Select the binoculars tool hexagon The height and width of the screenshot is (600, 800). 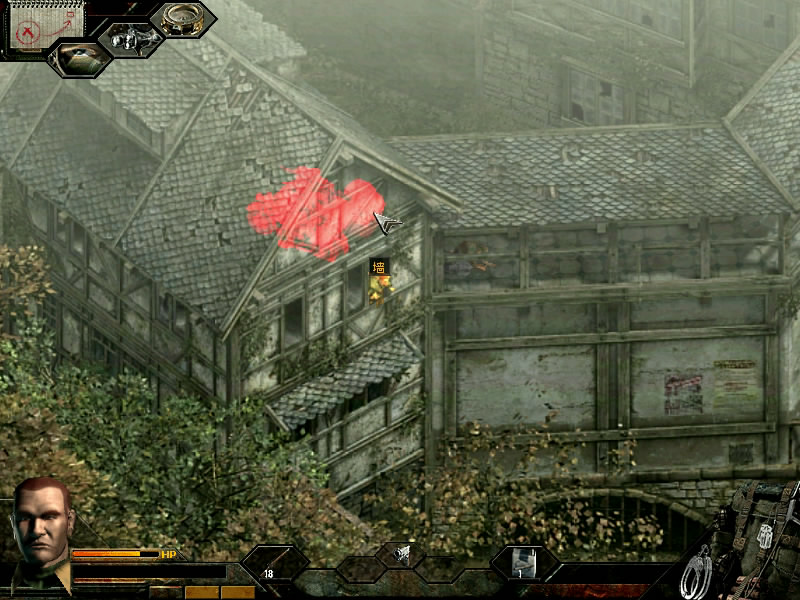(130, 38)
